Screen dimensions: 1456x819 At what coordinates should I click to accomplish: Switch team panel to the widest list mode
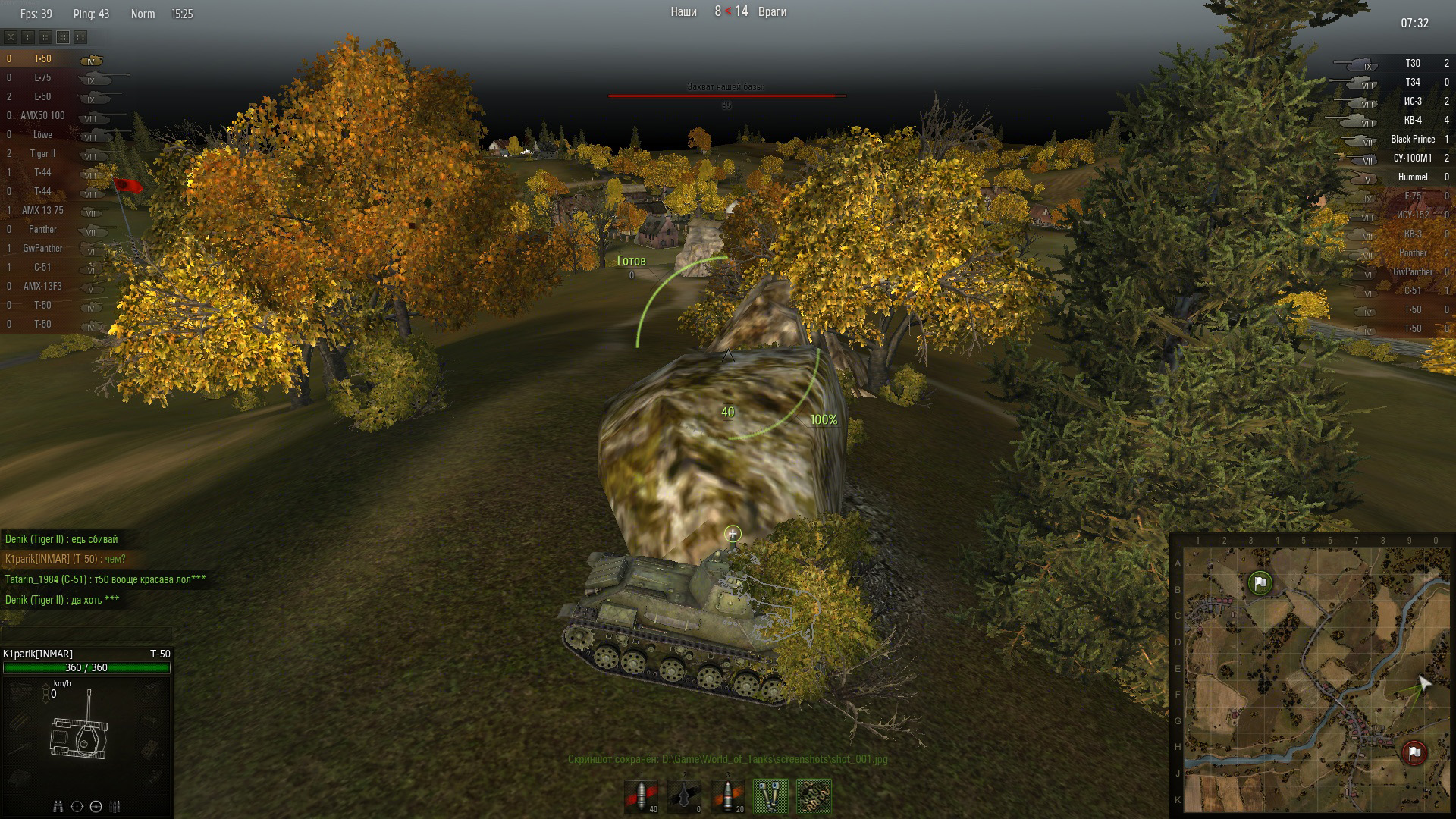click(x=80, y=36)
